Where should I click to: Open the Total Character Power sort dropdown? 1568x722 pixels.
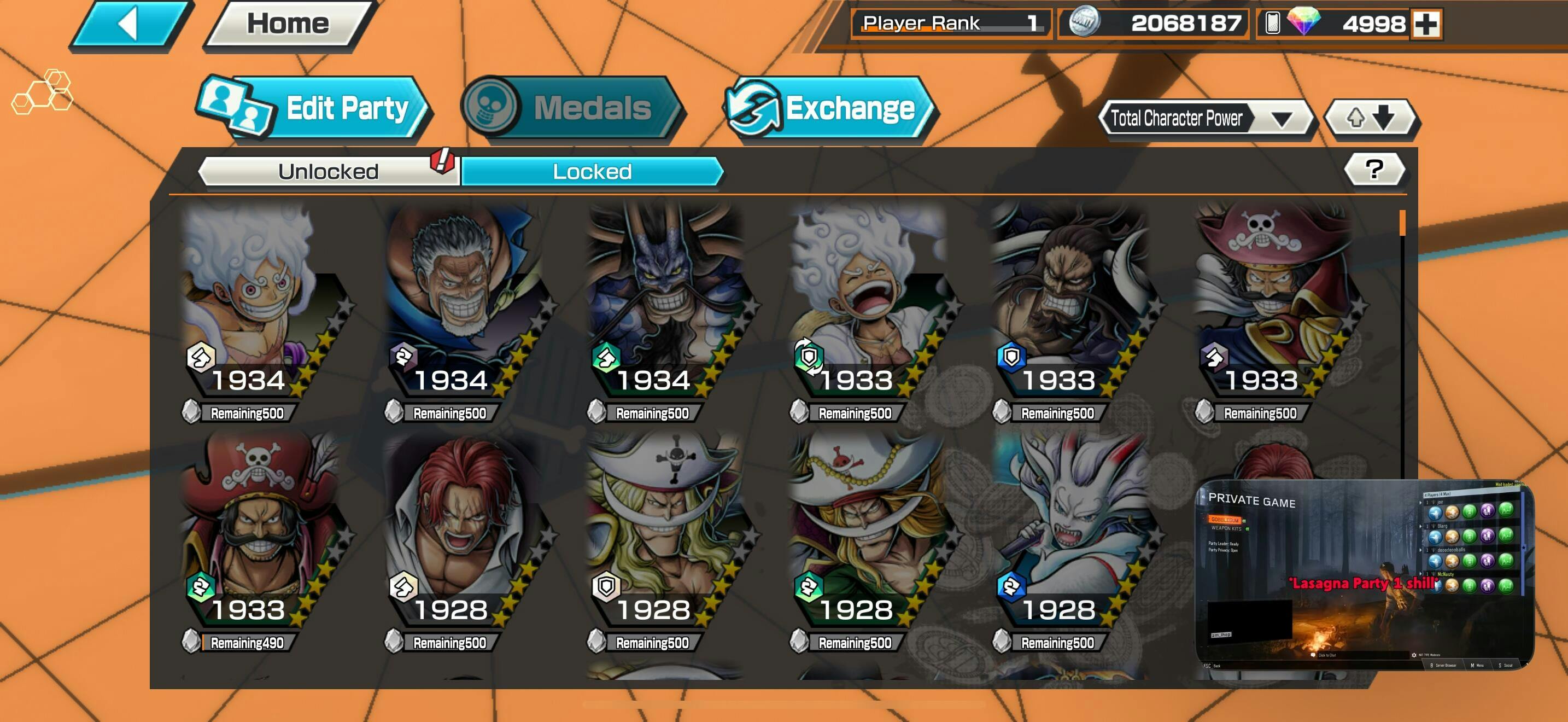point(1205,118)
